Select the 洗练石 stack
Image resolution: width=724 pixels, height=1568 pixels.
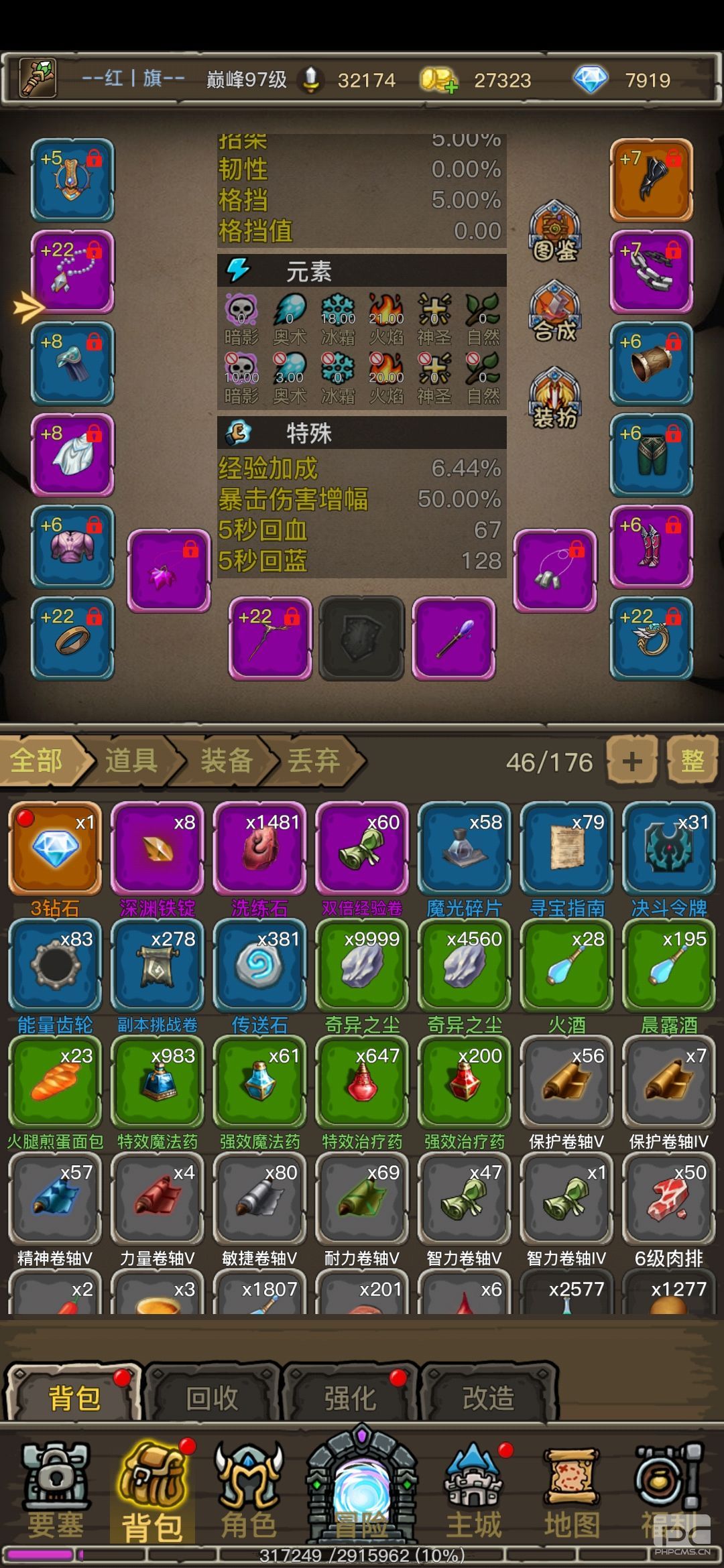pyautogui.click(x=259, y=848)
